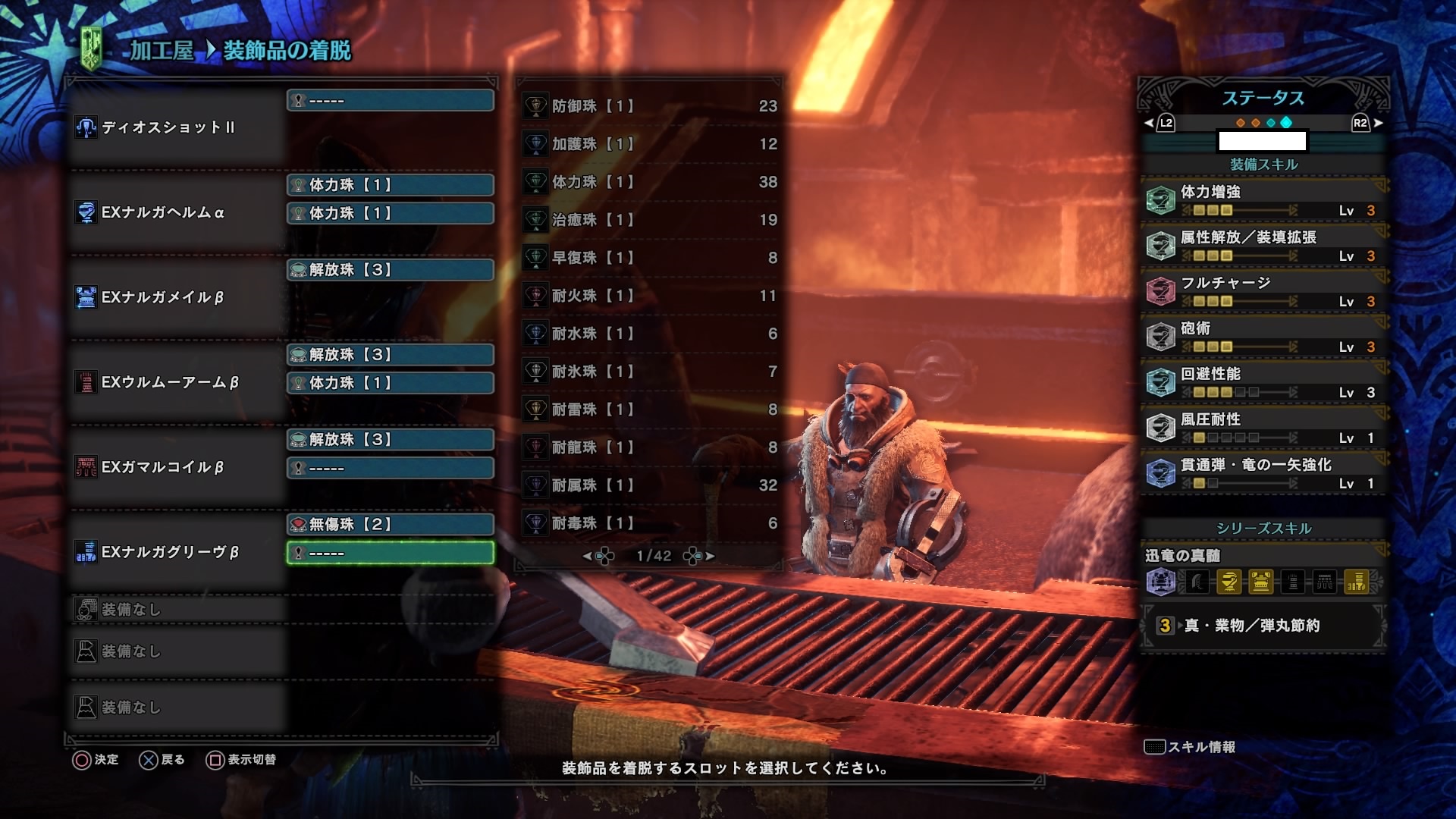Select the 体力珠【1】 entry with 38 owned
Screen dimensions: 1456x819
click(649, 182)
